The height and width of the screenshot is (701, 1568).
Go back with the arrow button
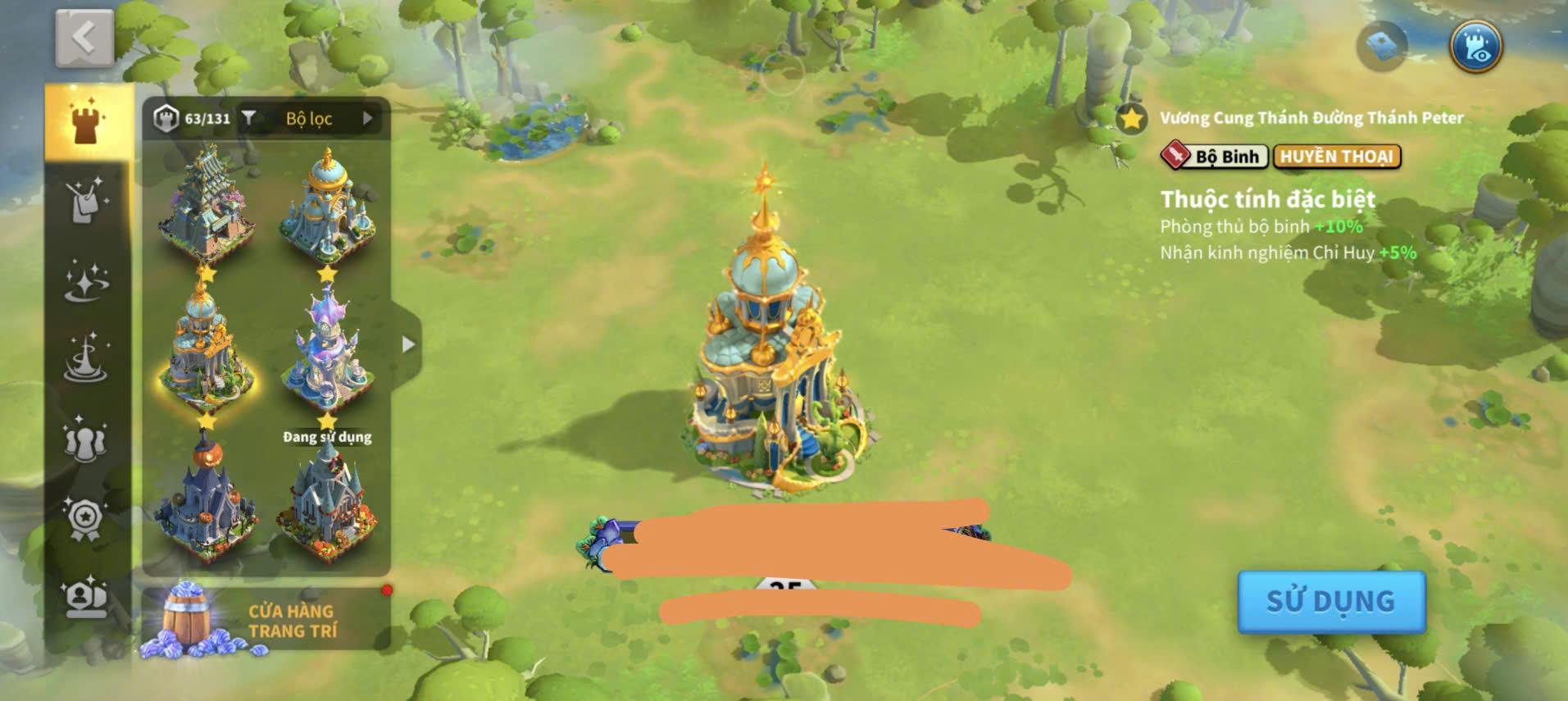[x=84, y=39]
